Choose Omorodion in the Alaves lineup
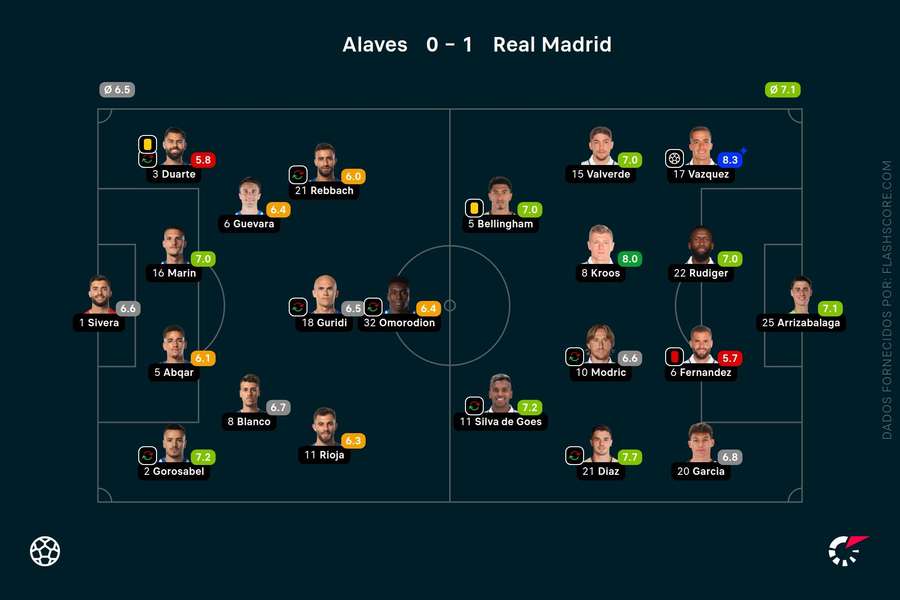The image size is (900, 600). (x=400, y=296)
